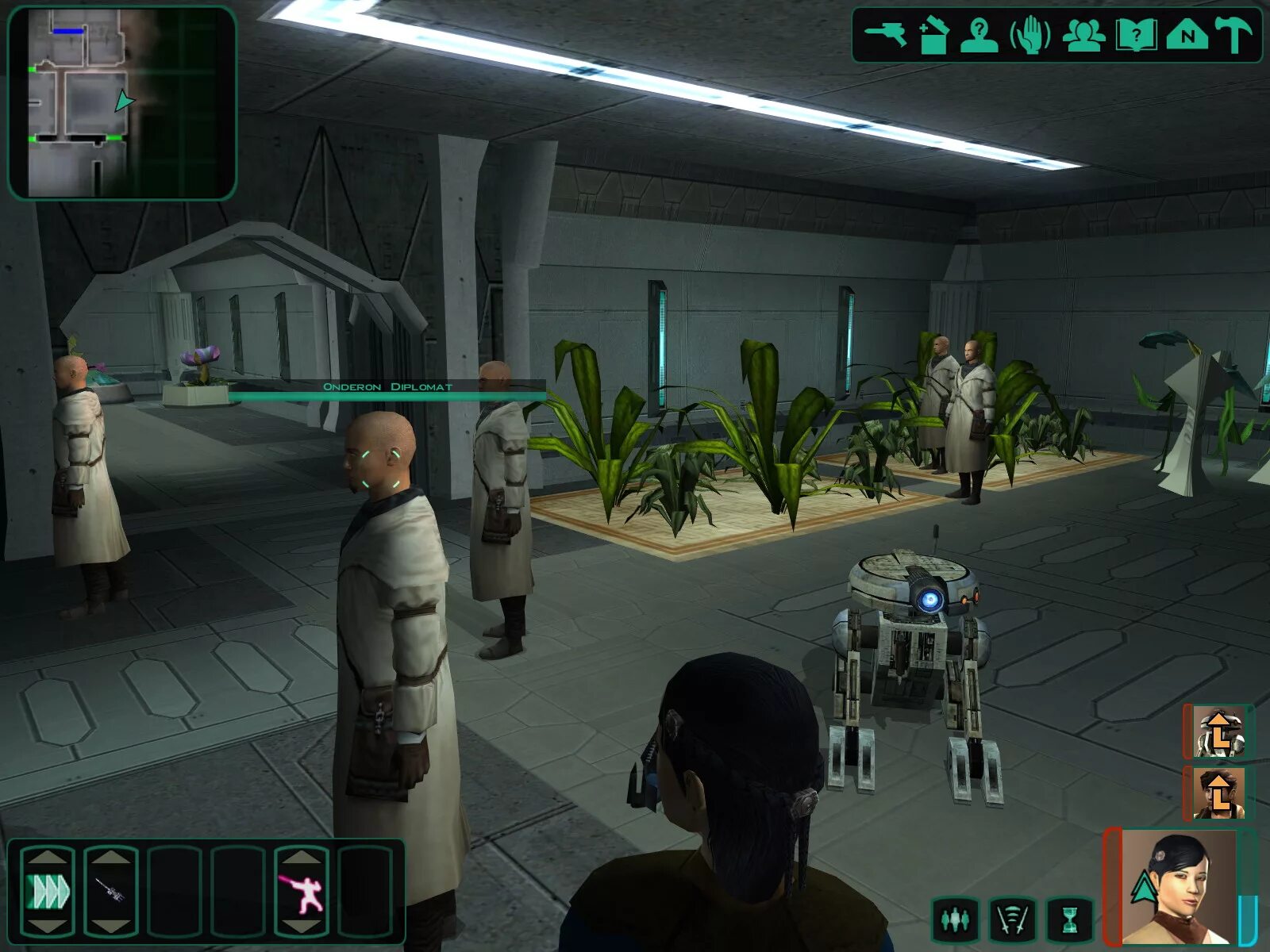Open the Party screen three-heads icon
Viewport: 1270px width, 952px height.
click(x=1083, y=36)
